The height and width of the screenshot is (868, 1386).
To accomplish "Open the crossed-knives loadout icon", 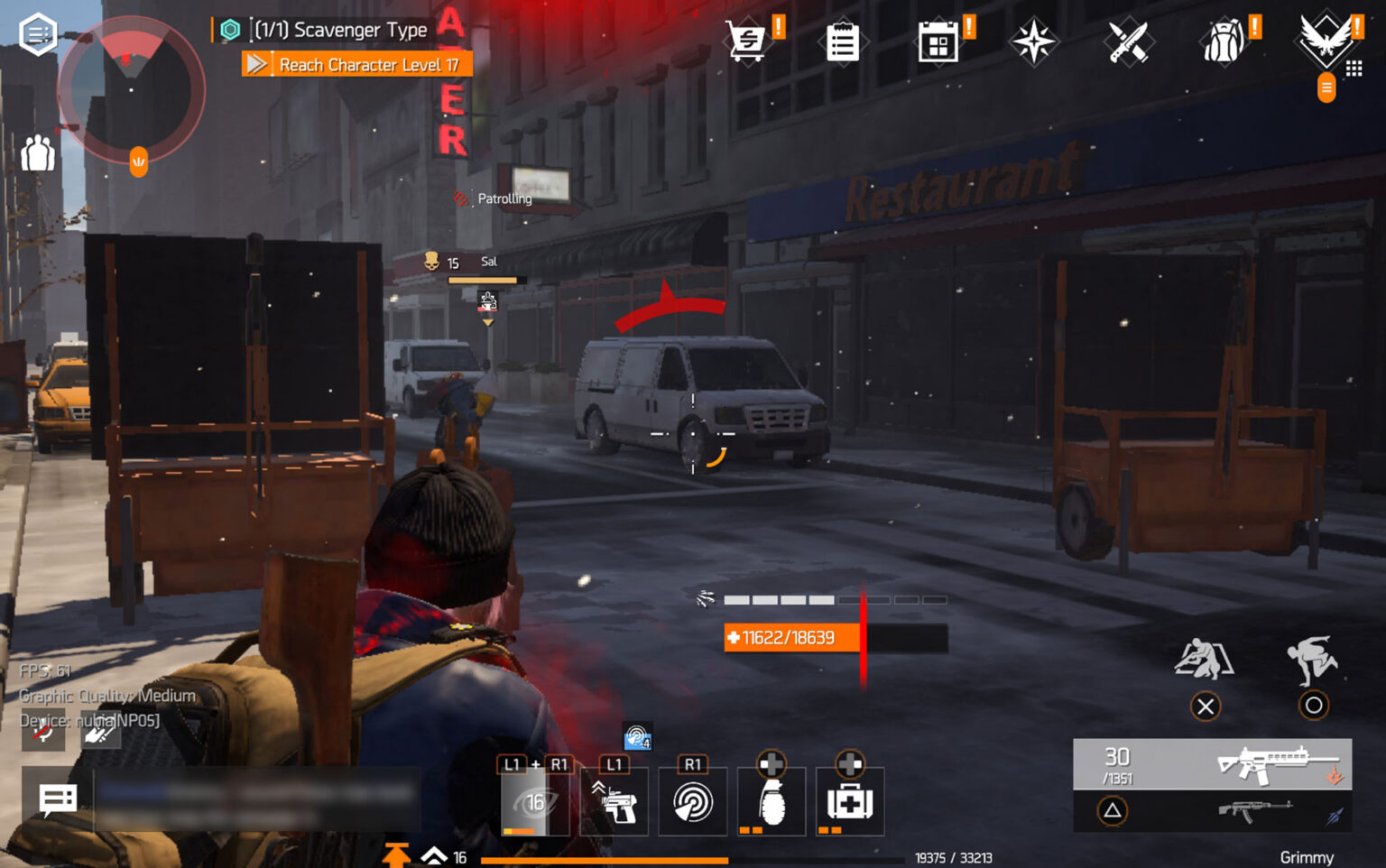I will [1129, 42].
